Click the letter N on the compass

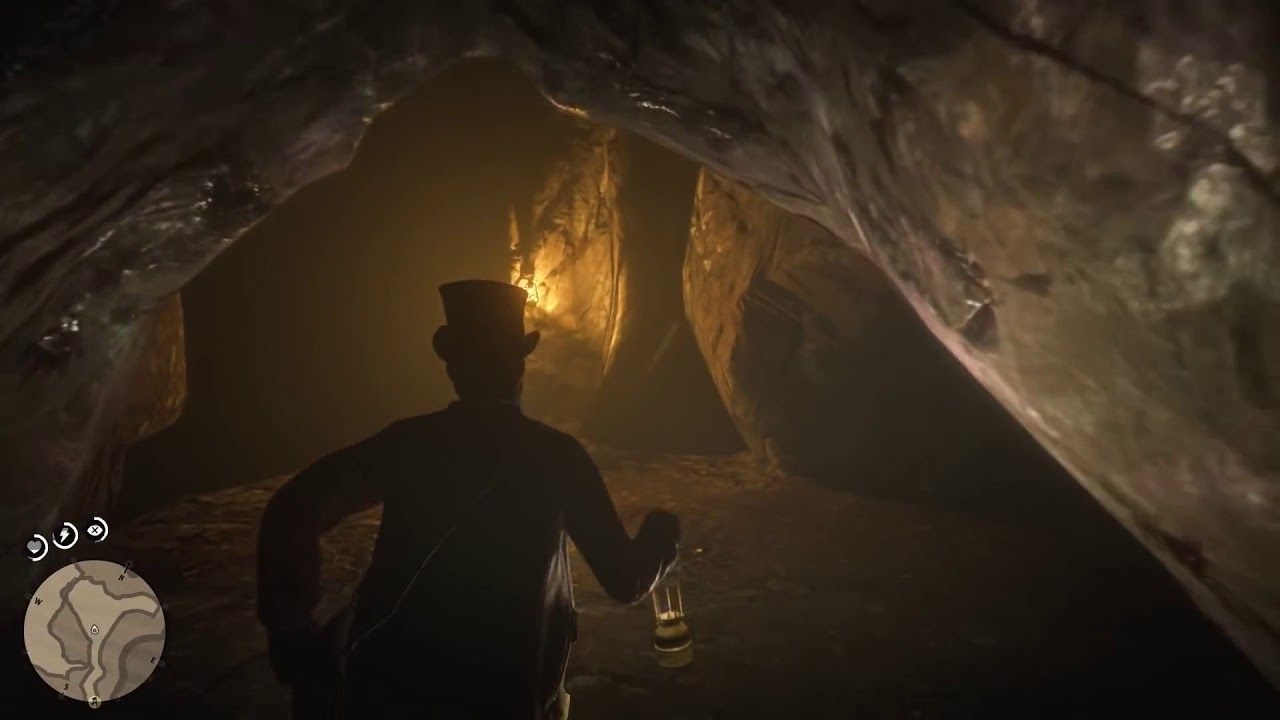tap(121, 578)
